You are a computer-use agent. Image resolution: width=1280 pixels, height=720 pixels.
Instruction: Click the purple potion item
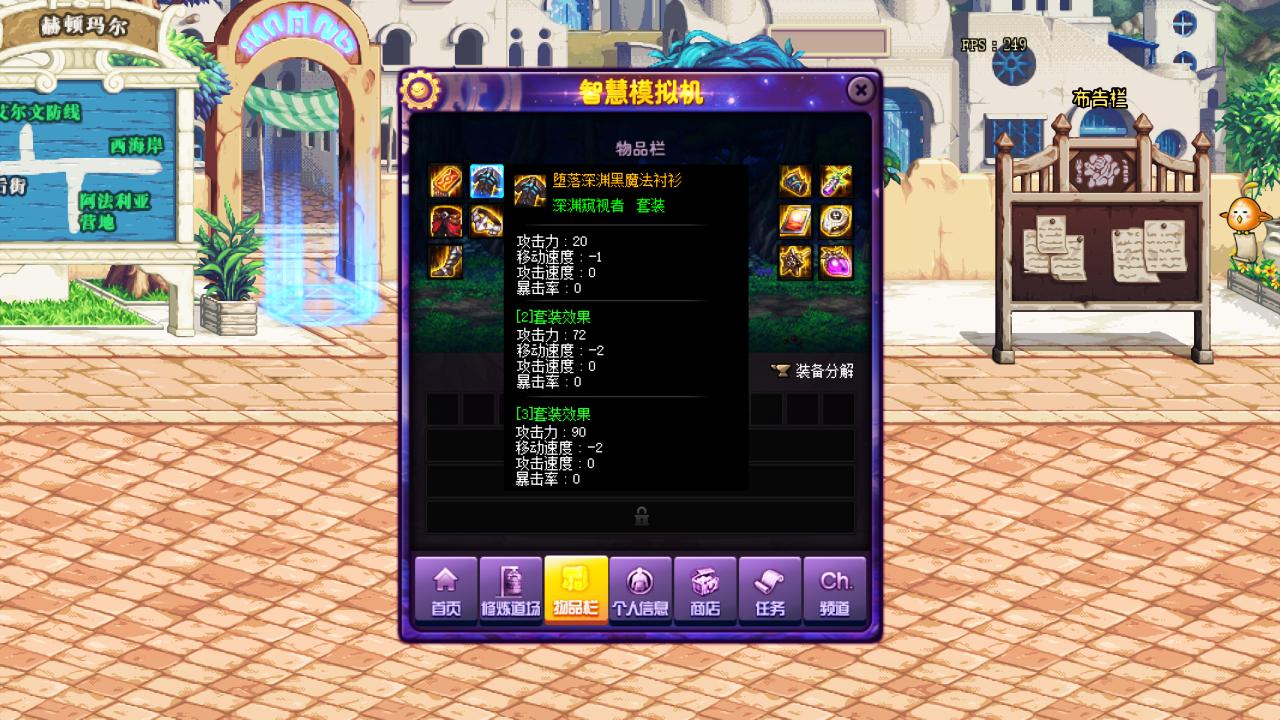pyautogui.click(x=836, y=180)
